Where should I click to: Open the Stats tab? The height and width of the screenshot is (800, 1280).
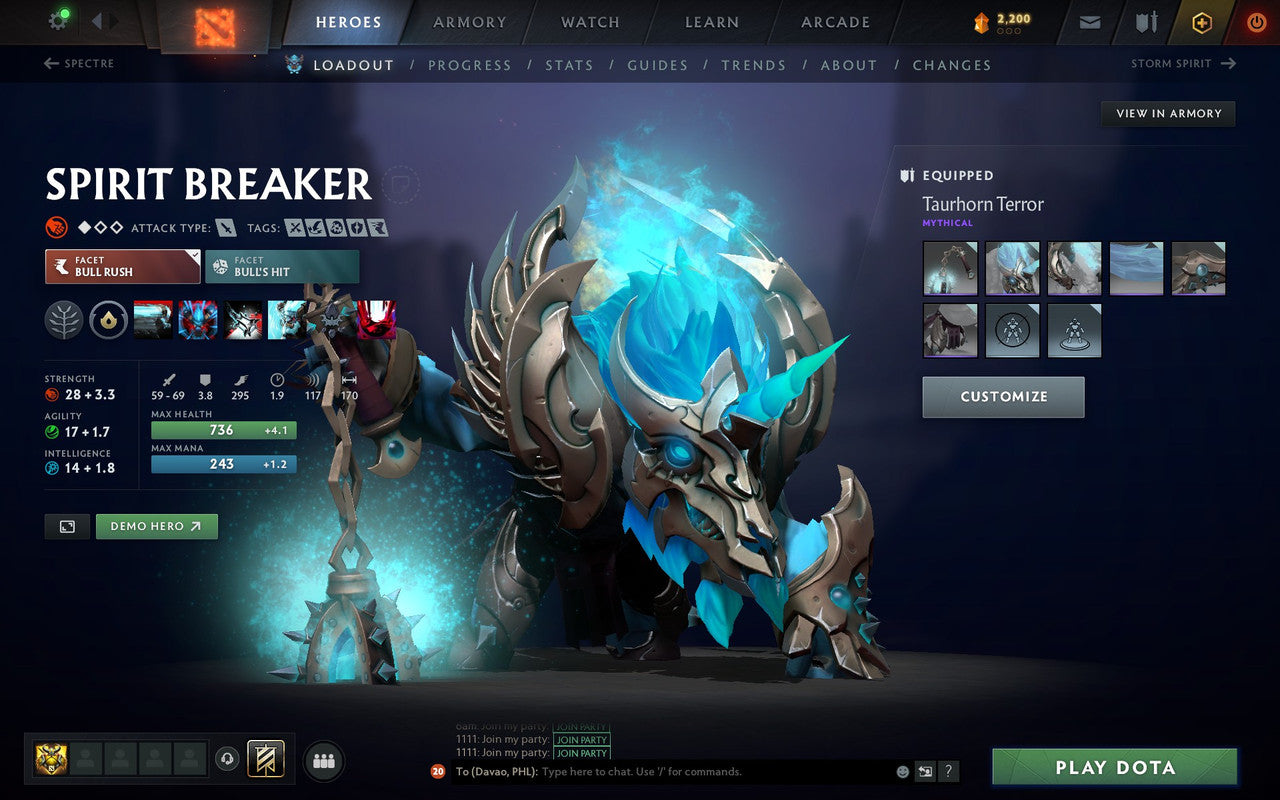coord(569,65)
